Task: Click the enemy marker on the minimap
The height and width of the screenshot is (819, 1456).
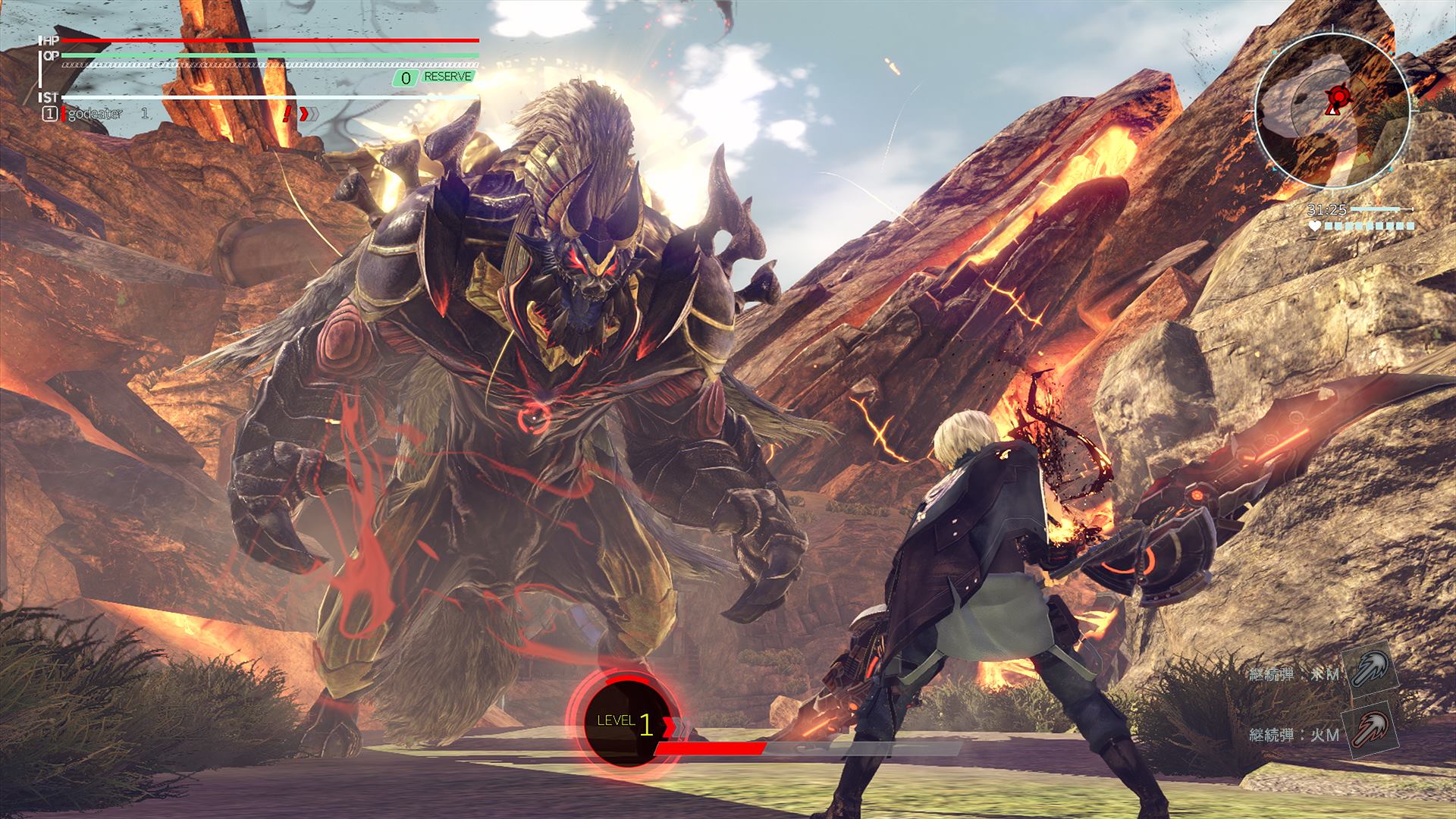Action: coord(1339,95)
